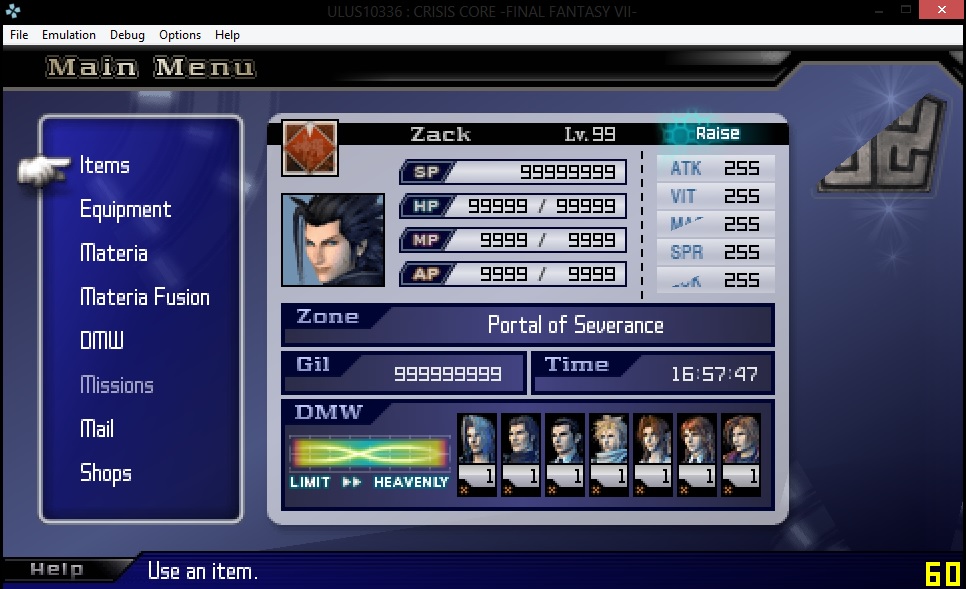The image size is (966, 589).
Task: Open the Debug menu
Action: tap(127, 35)
